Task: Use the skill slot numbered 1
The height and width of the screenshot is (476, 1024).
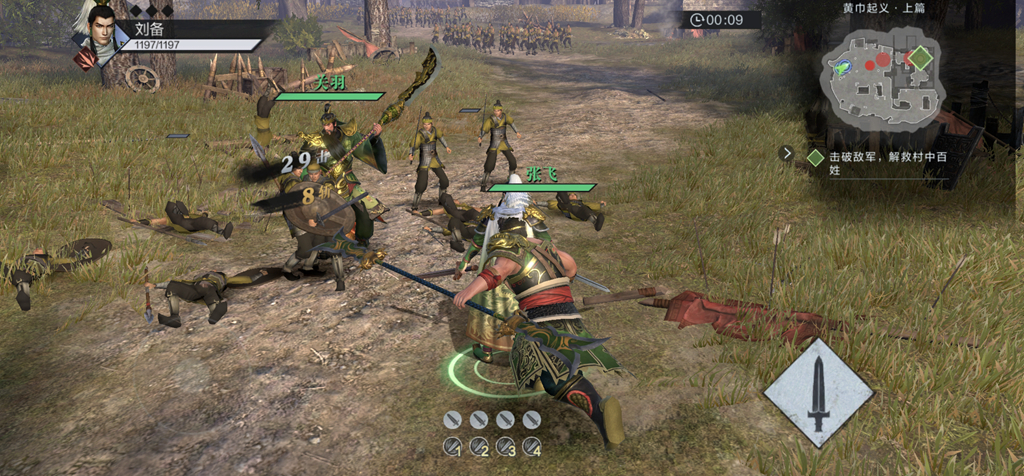Action: (454, 447)
